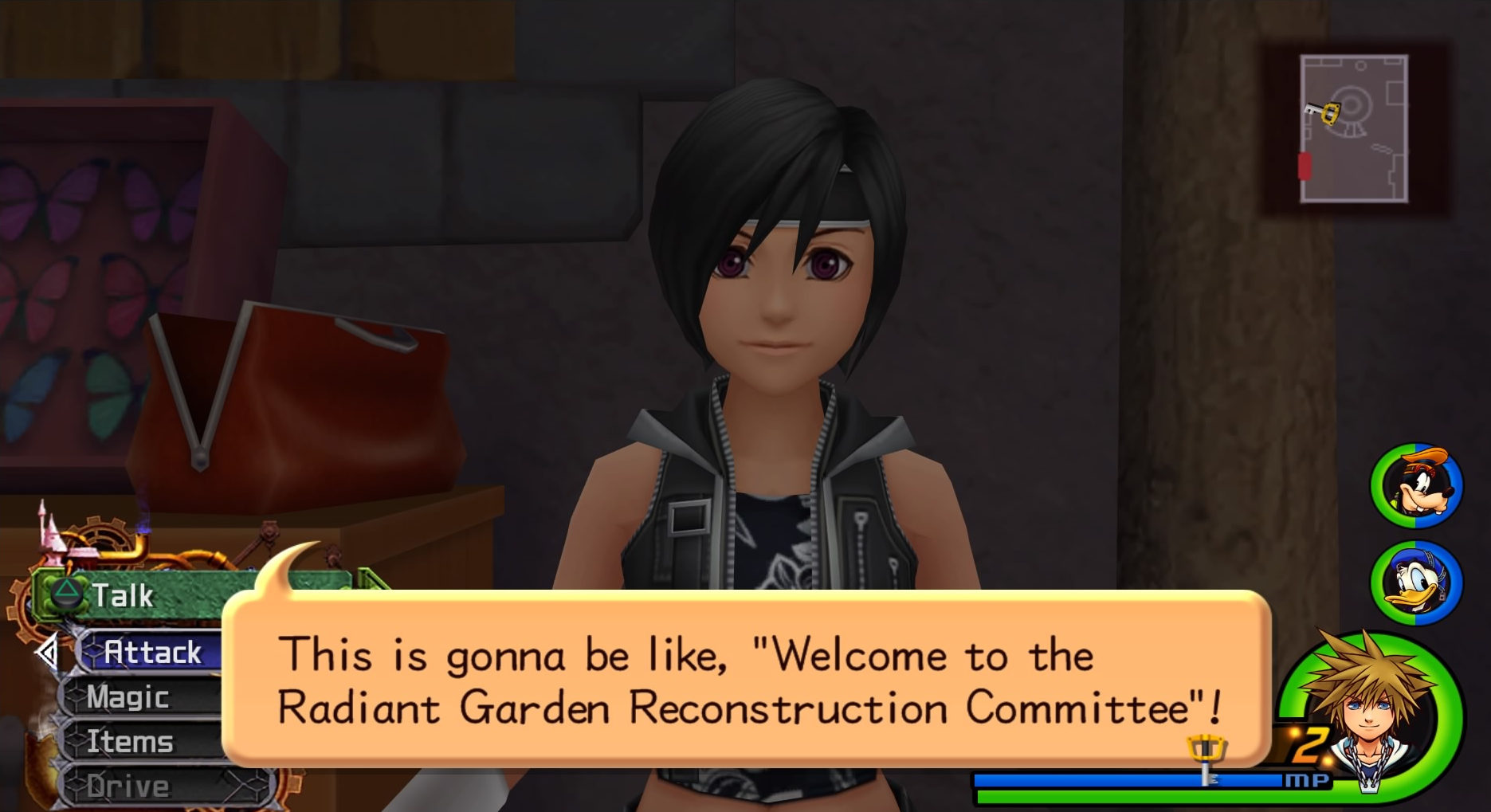Select Goofy's party portrait
This screenshot has height=812, width=1491.
1416,485
